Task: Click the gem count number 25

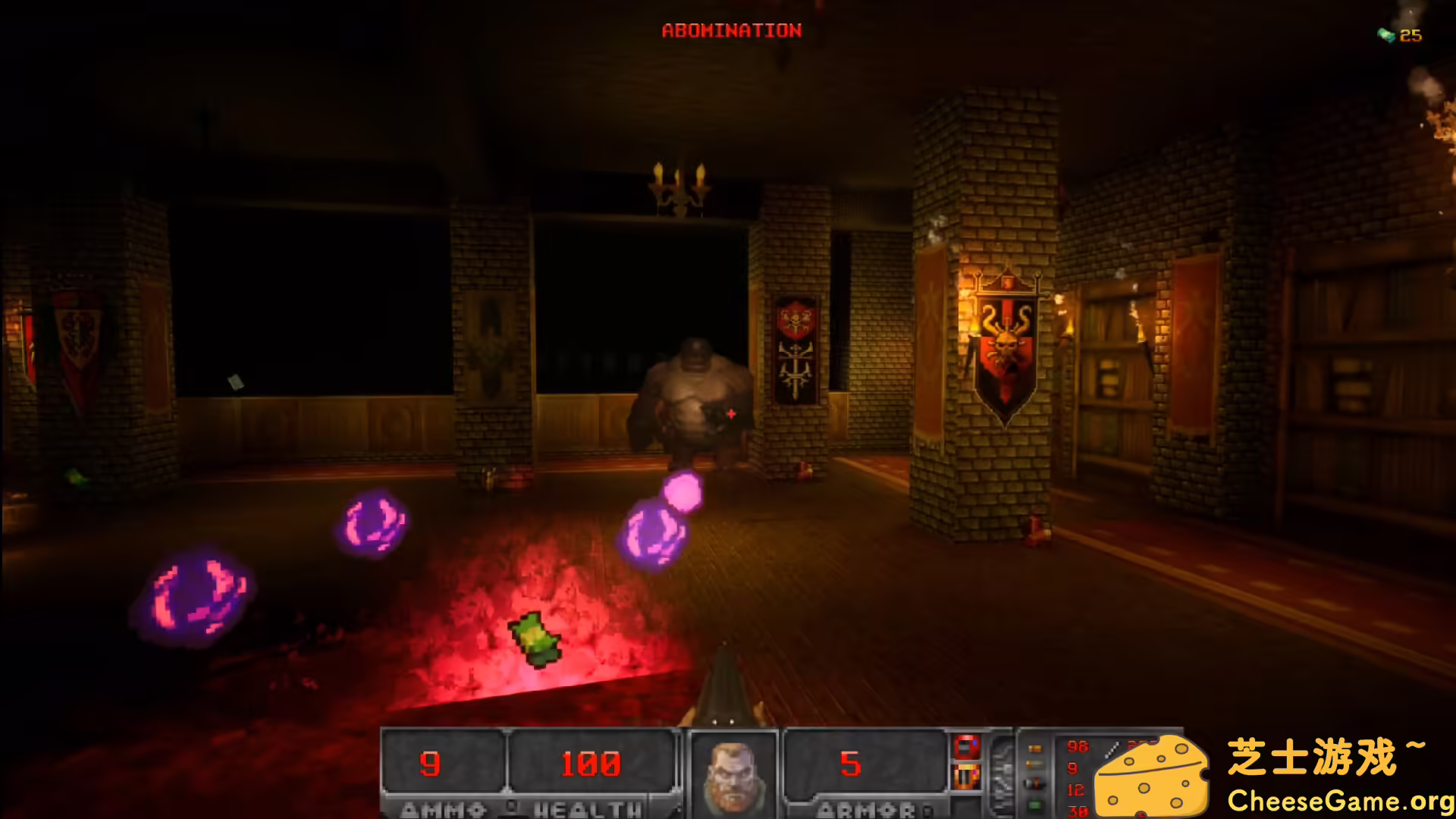Action: tap(1412, 33)
